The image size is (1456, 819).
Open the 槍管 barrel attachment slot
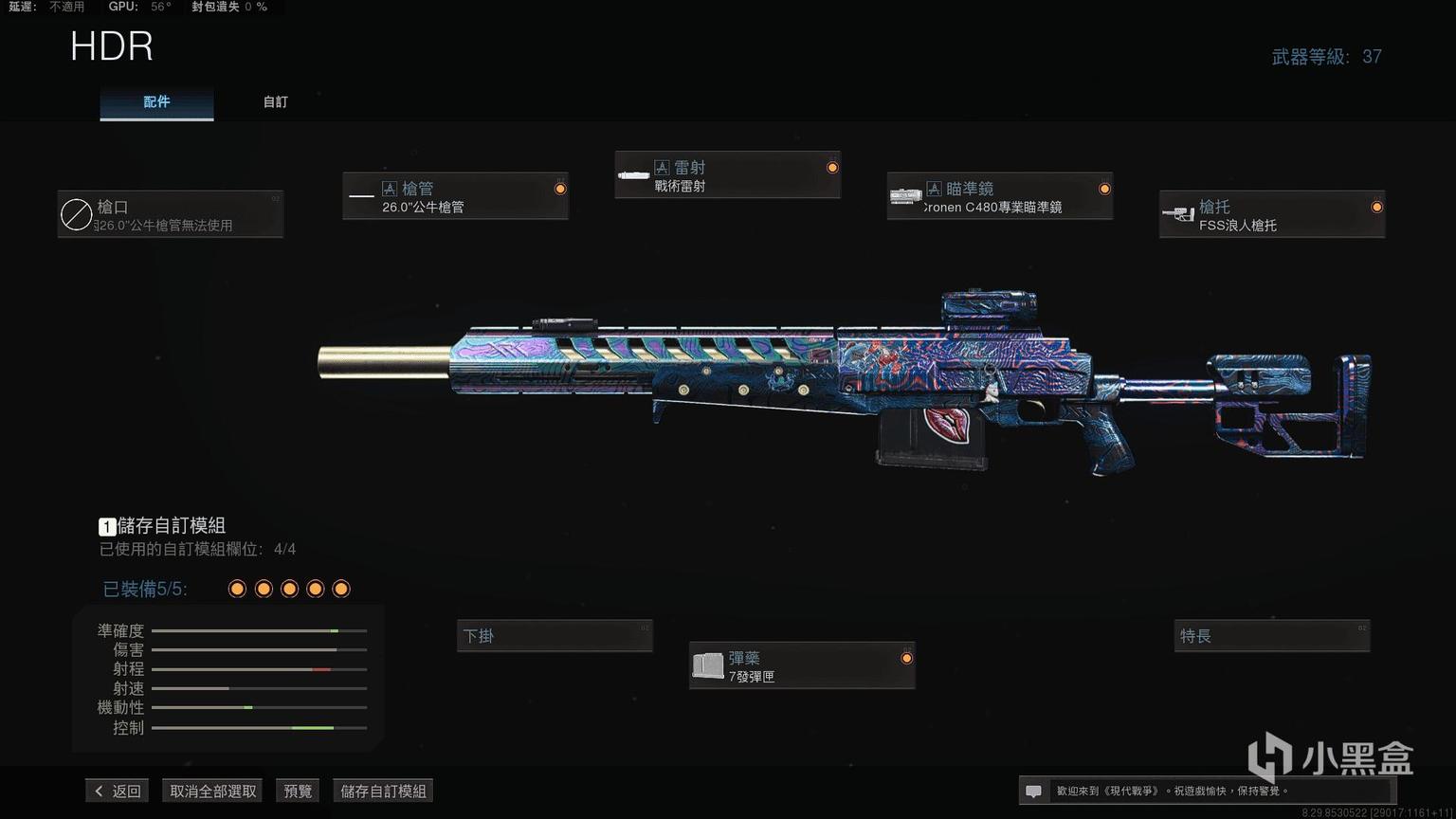(x=455, y=196)
